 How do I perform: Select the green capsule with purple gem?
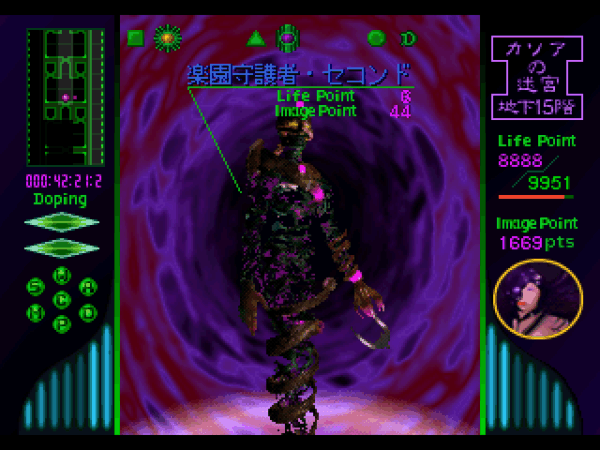288,39
